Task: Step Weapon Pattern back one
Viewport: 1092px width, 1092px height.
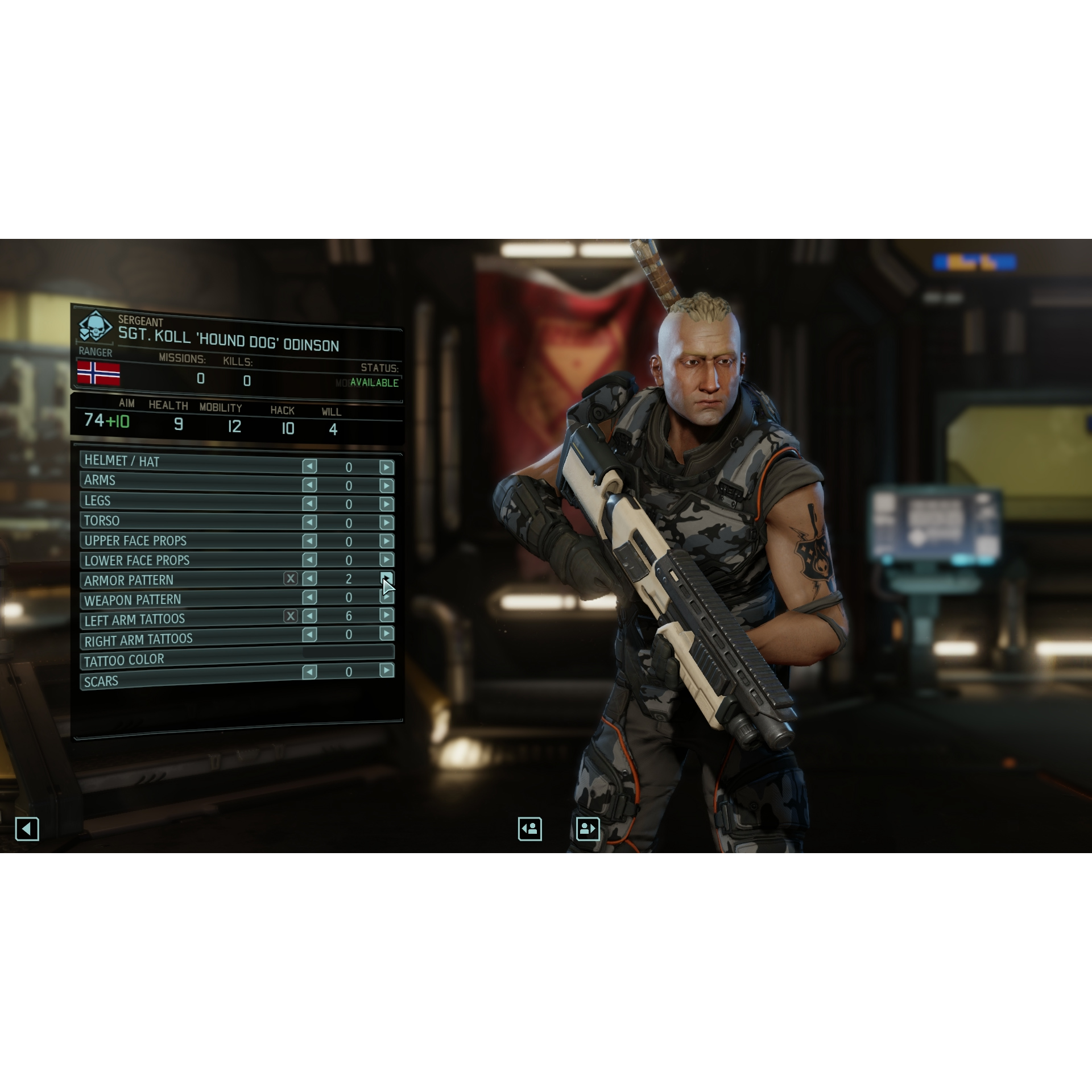Action: 309,597
